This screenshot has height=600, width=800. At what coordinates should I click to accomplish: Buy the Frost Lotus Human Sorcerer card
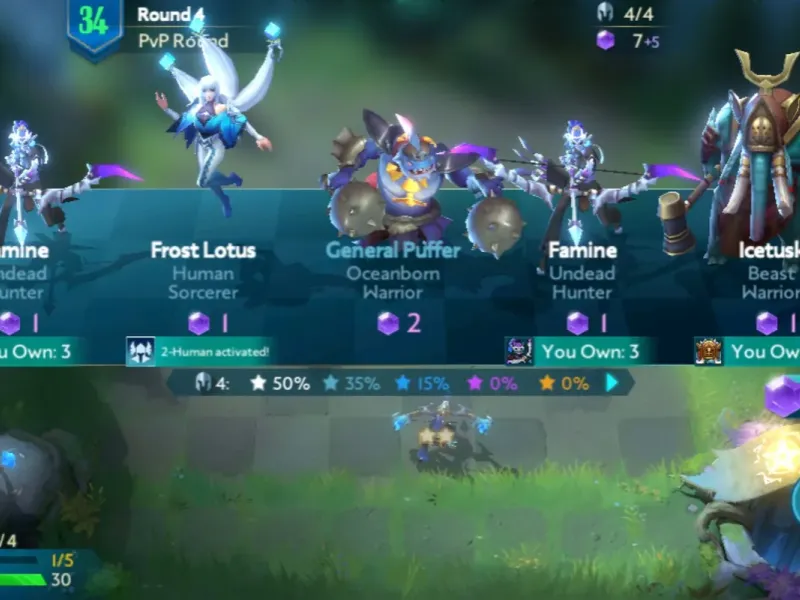(203, 270)
